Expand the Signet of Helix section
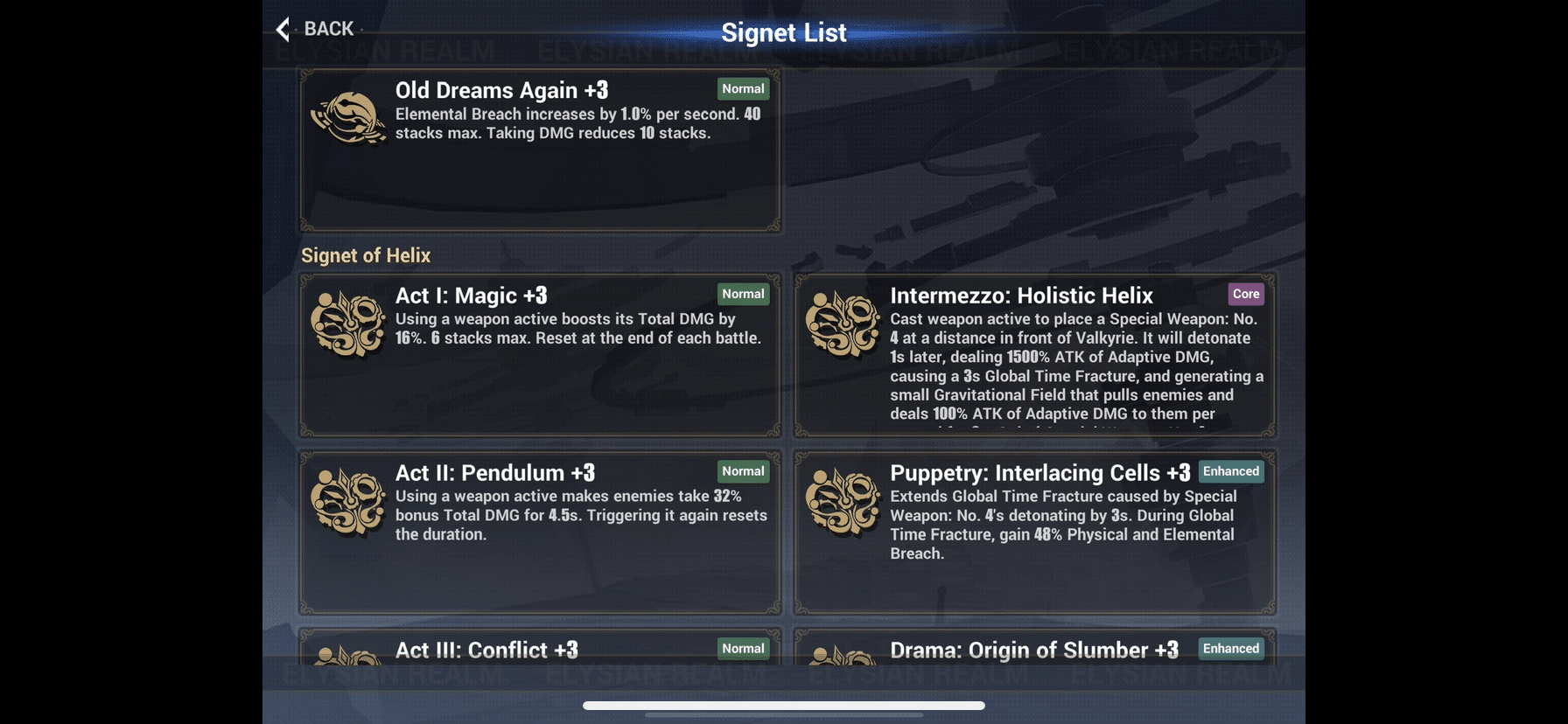1568x724 pixels. tap(366, 255)
